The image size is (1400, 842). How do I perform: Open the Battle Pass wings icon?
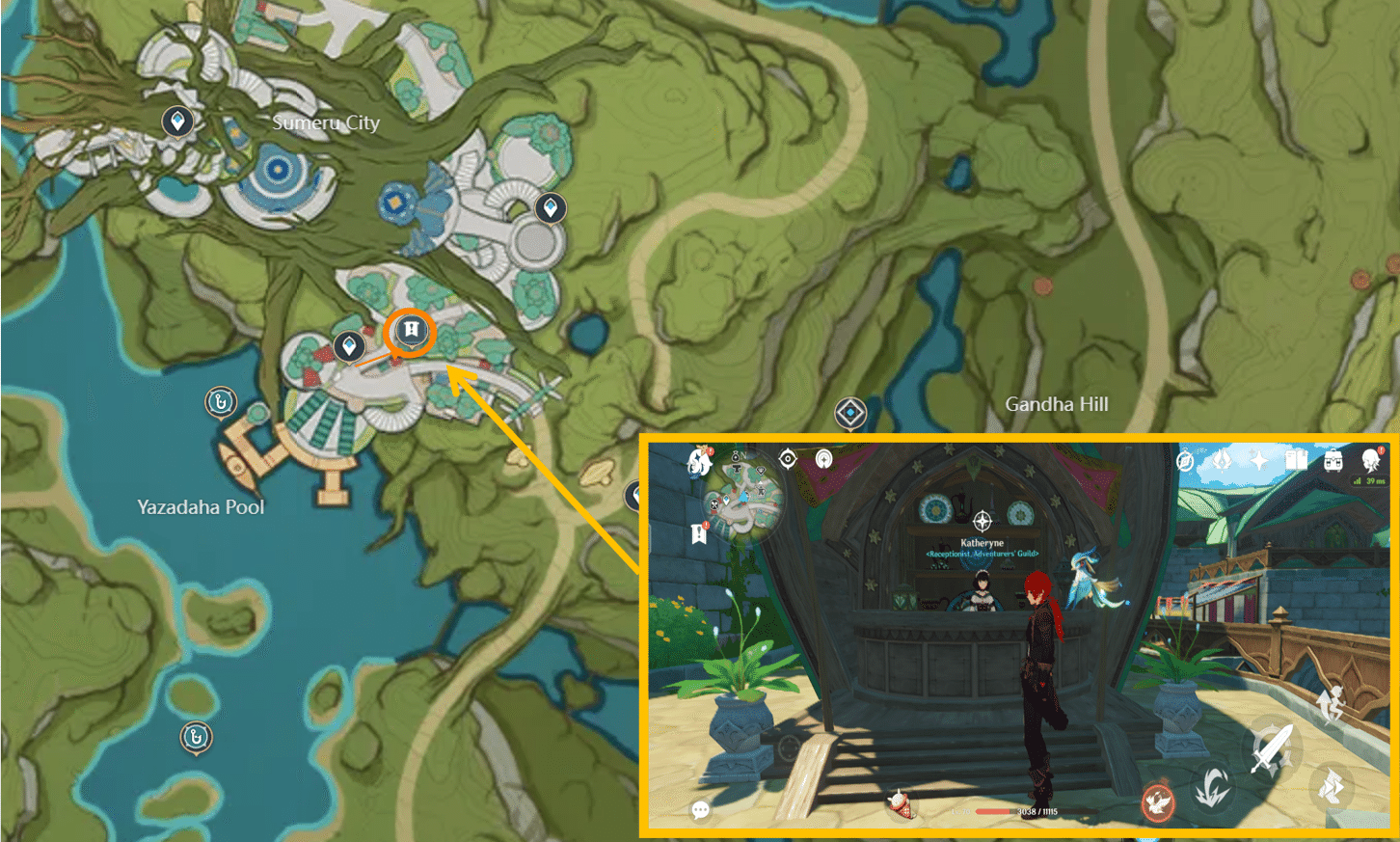(1223, 461)
